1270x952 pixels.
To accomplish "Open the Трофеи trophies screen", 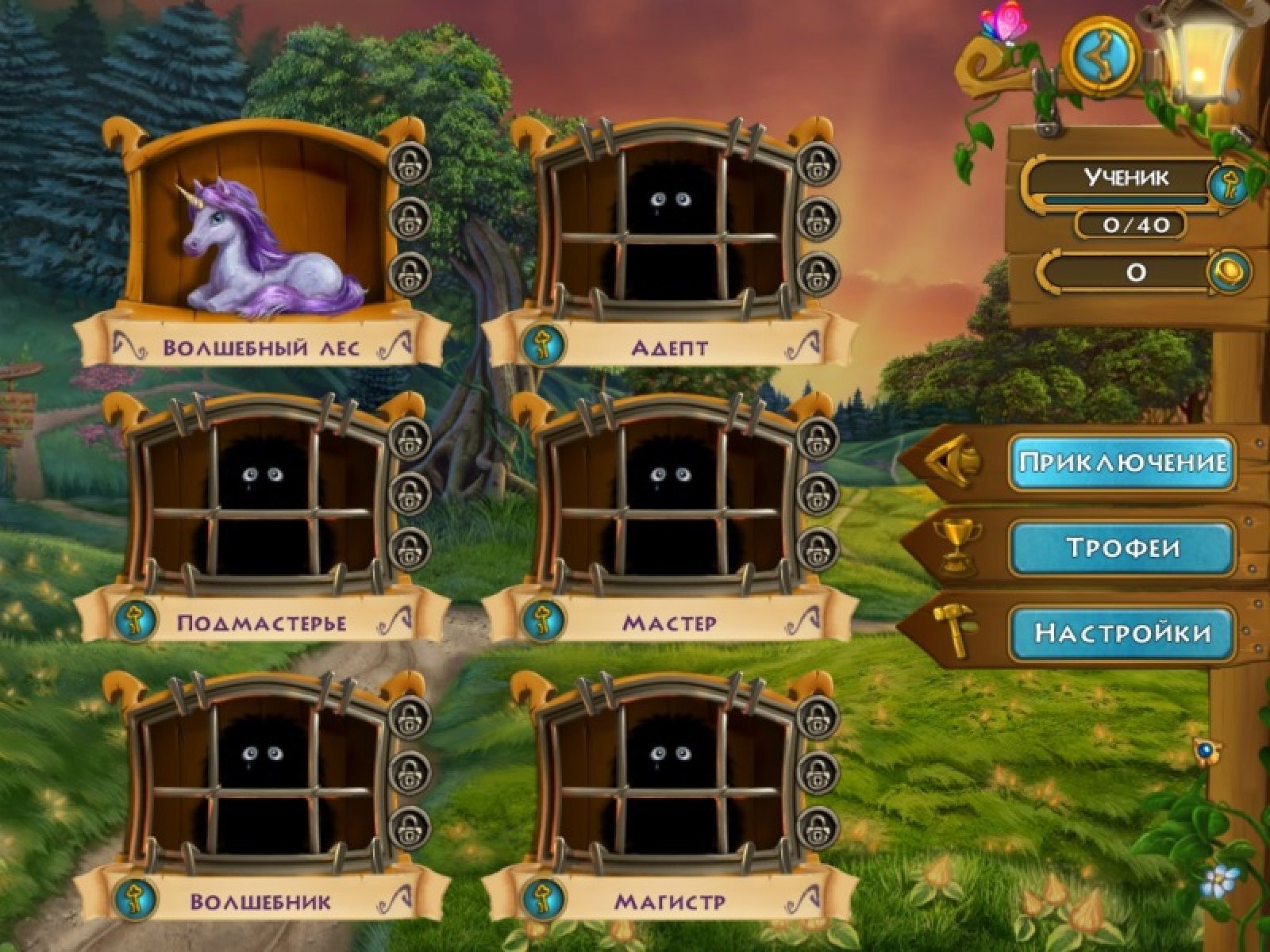I will click(x=1122, y=547).
